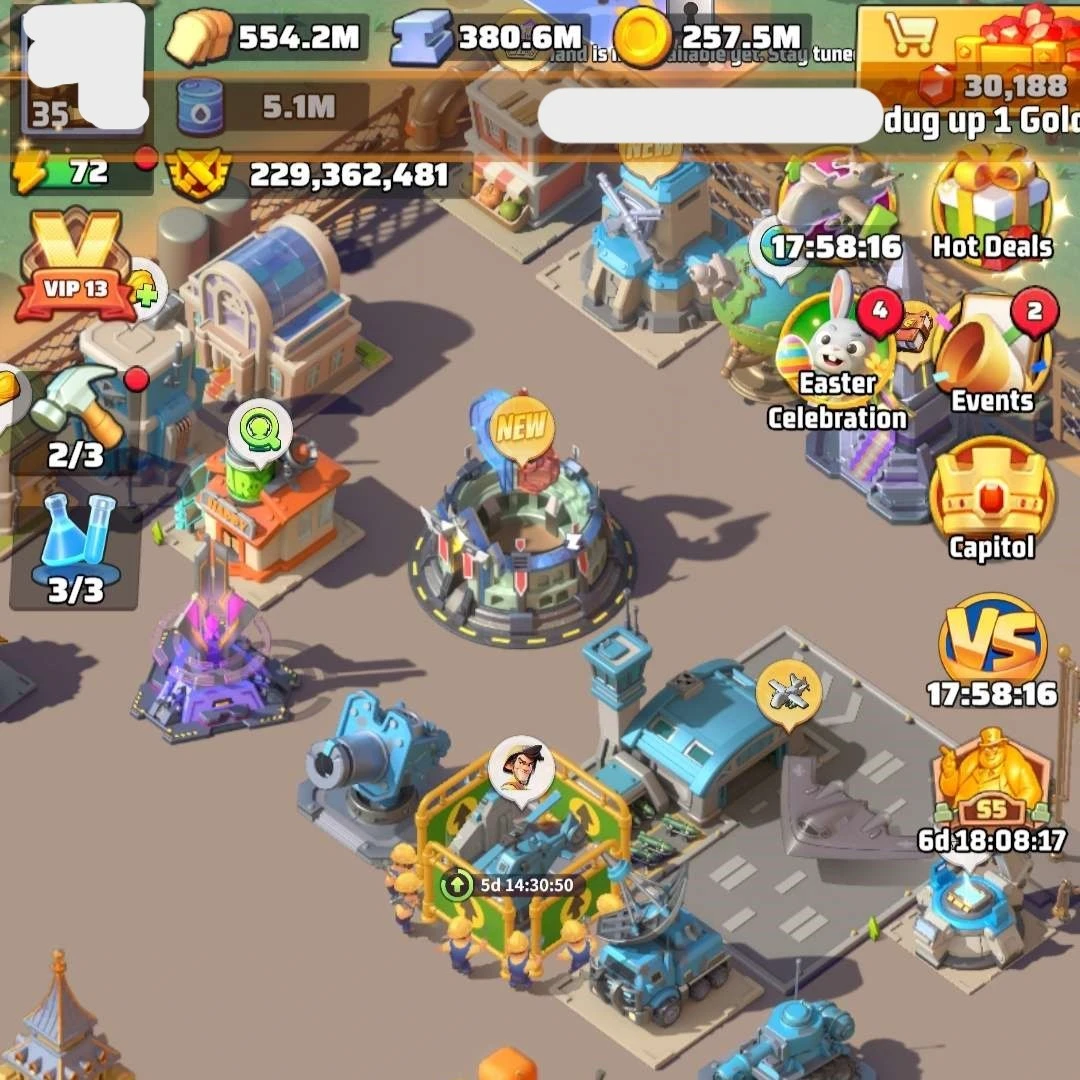This screenshot has height=1080, width=1080.
Task: Open the research flask queue
Action: 76,545
